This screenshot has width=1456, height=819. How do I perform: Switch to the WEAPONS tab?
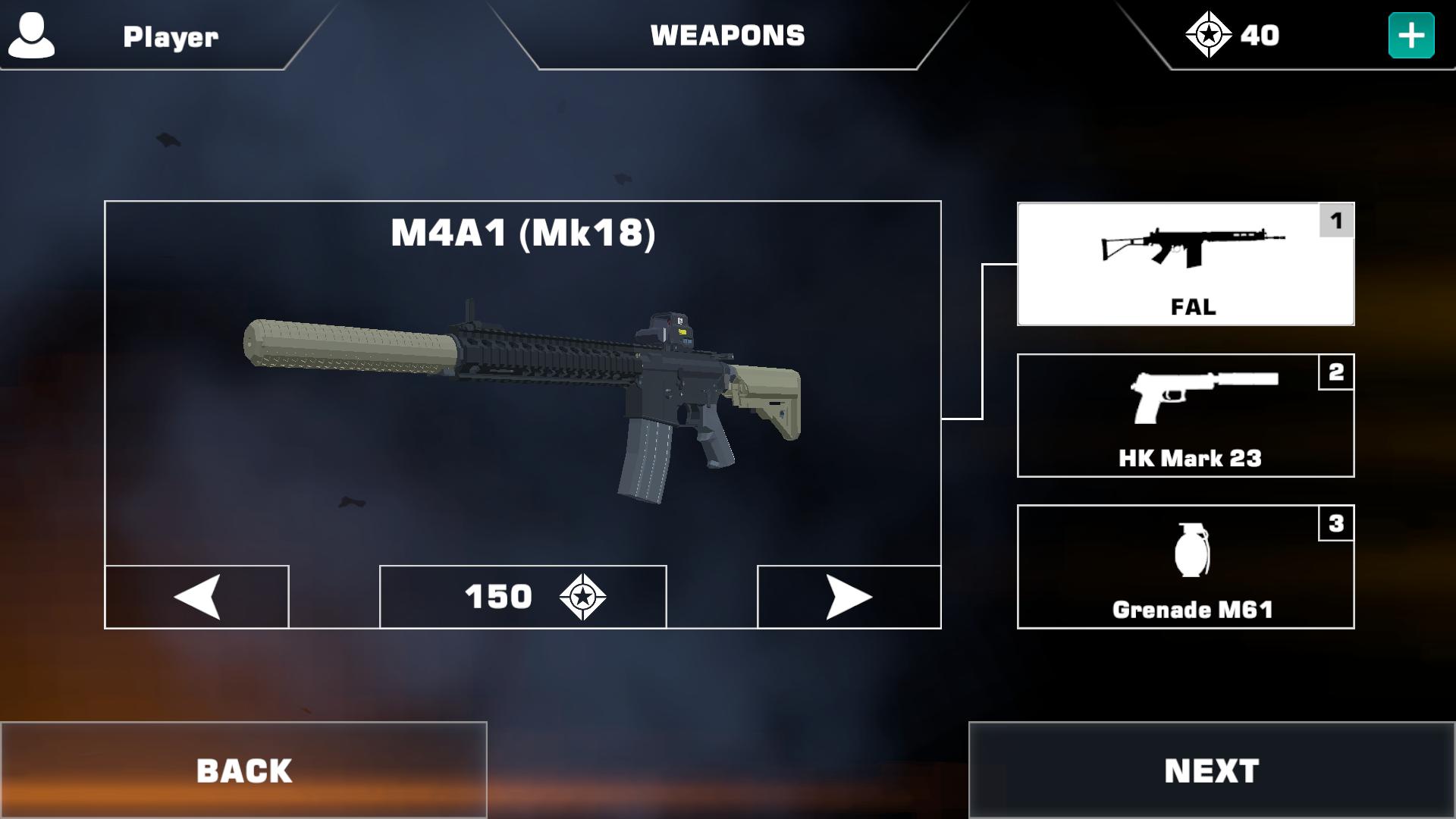click(x=727, y=35)
